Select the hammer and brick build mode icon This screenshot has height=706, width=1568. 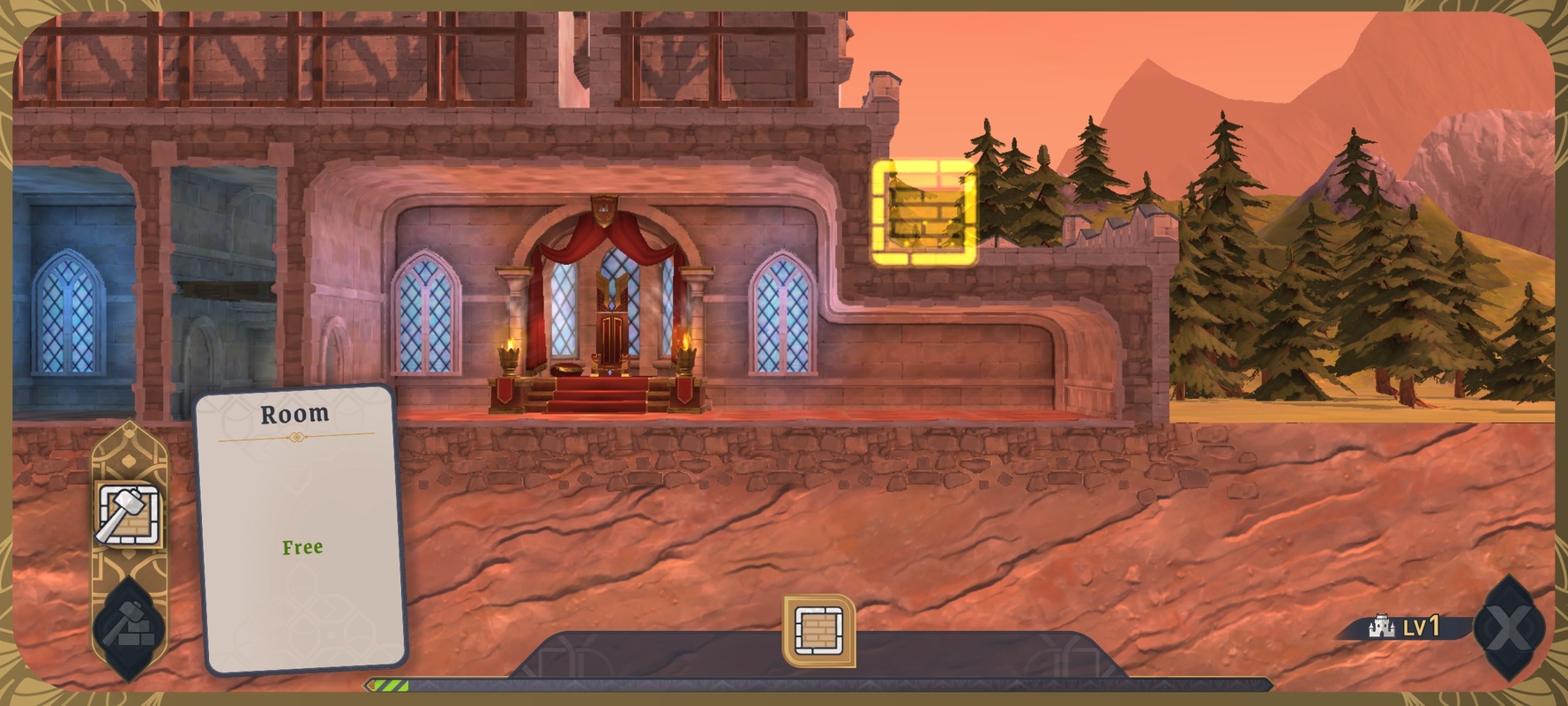[x=129, y=514]
